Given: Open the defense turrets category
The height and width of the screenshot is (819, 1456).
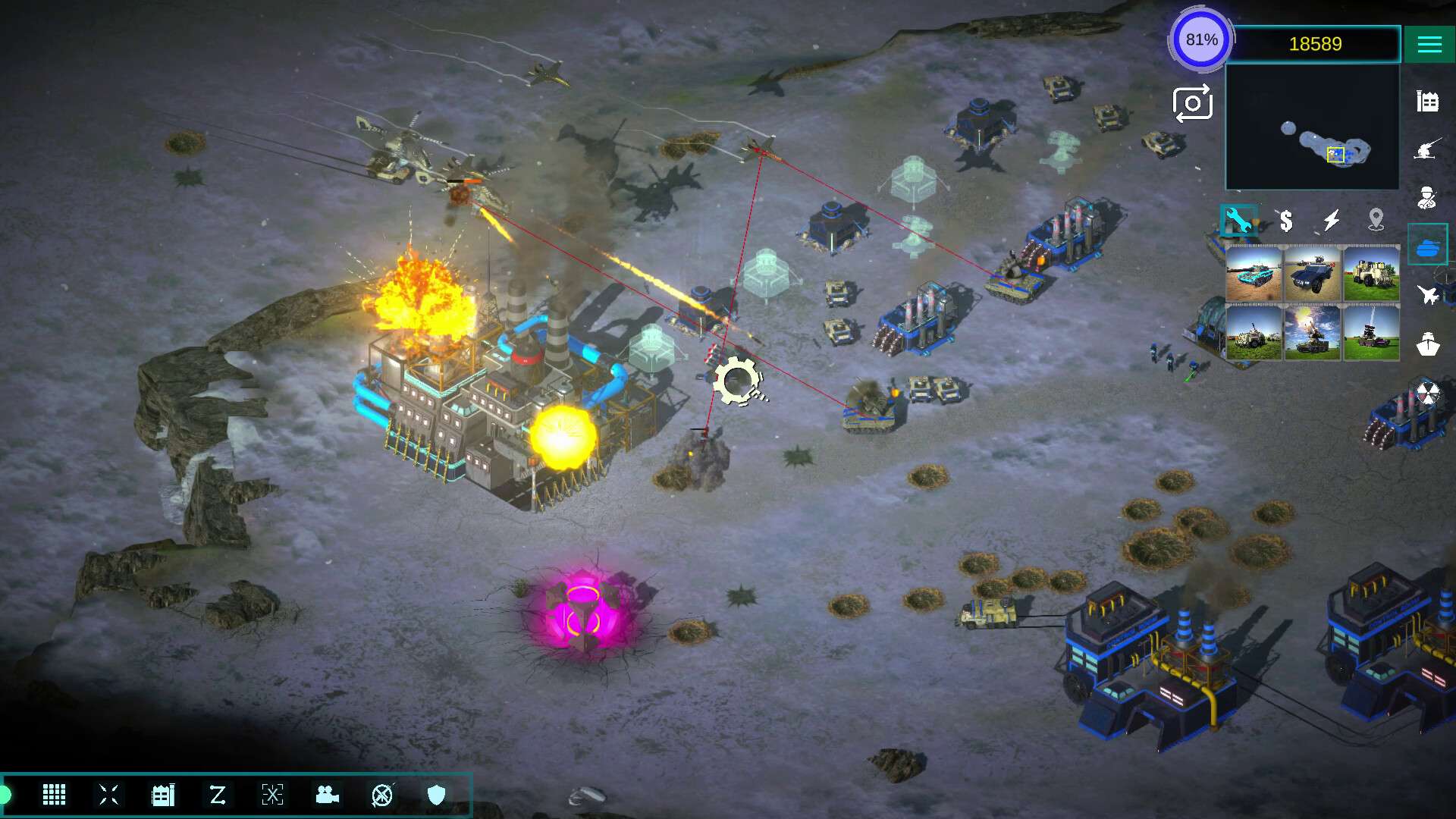Looking at the screenshot, I should [1427, 149].
